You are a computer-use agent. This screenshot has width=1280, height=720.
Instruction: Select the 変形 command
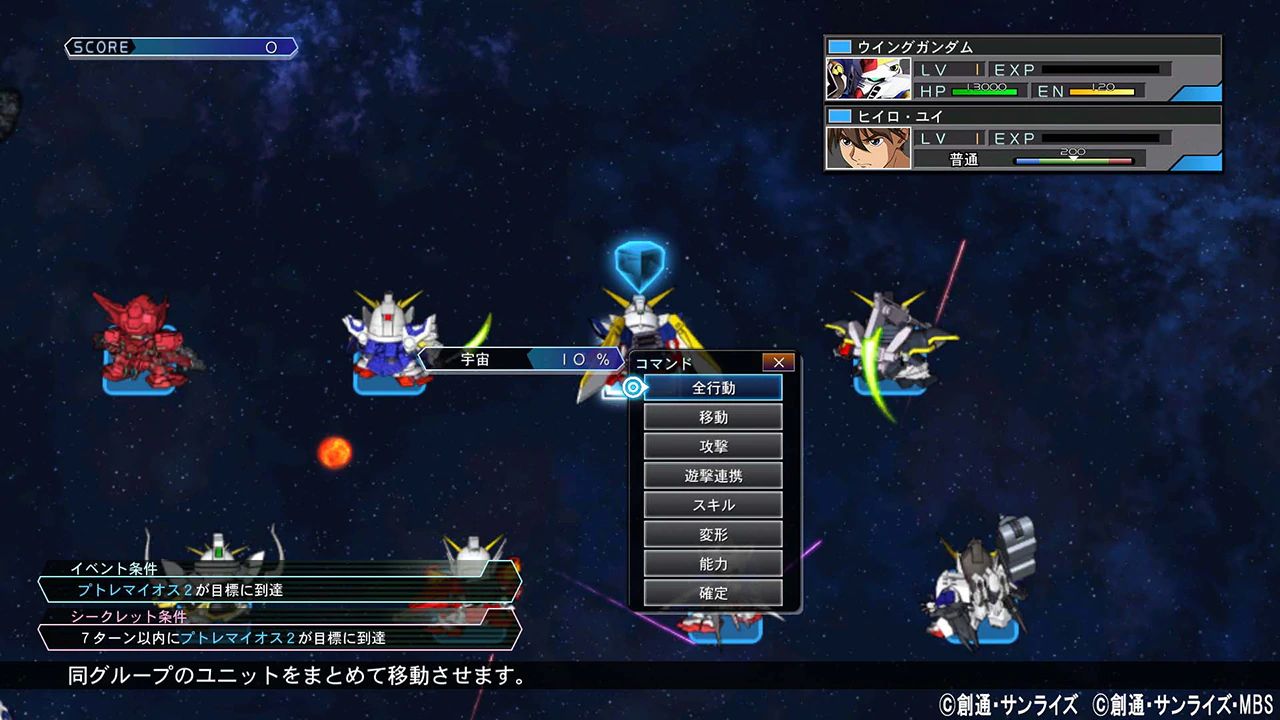pos(713,535)
